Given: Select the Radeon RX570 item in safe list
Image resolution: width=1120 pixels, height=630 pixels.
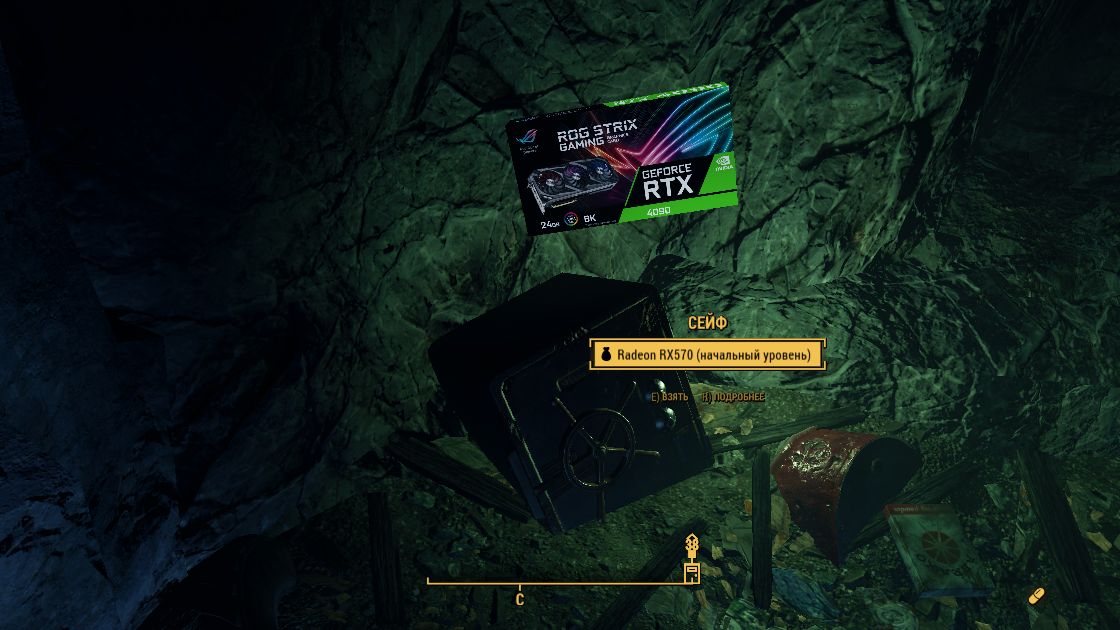Looking at the screenshot, I should coord(707,355).
